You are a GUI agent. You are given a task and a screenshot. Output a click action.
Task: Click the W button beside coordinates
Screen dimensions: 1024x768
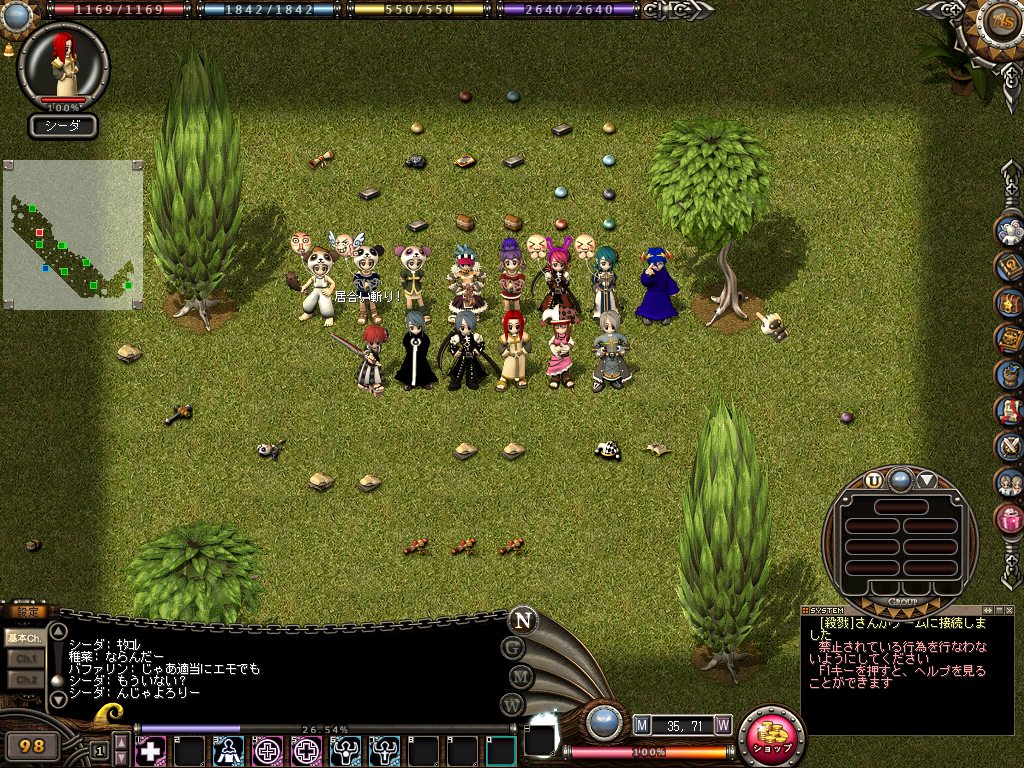[722, 724]
